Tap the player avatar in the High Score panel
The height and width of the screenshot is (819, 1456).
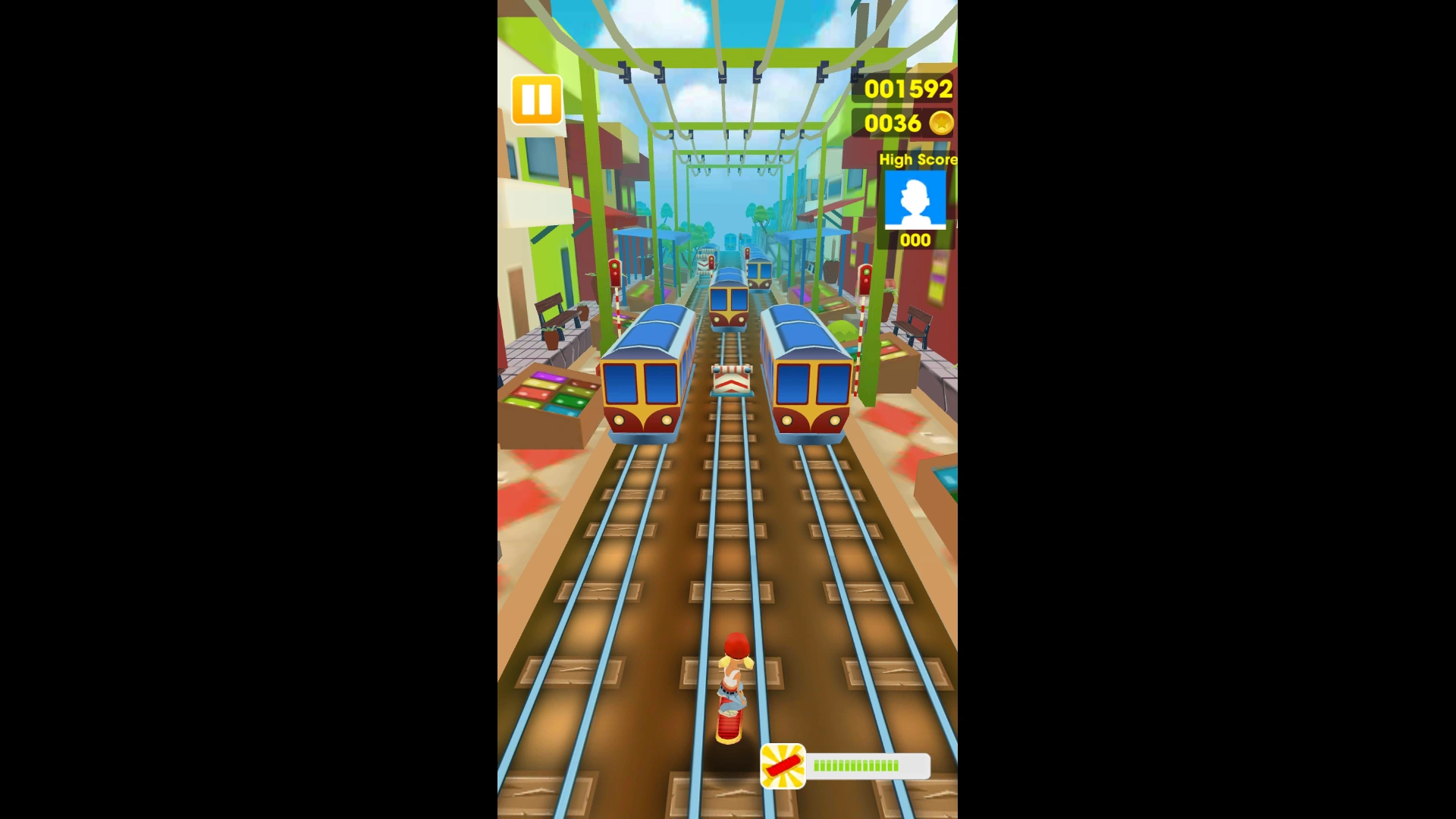[915, 199]
